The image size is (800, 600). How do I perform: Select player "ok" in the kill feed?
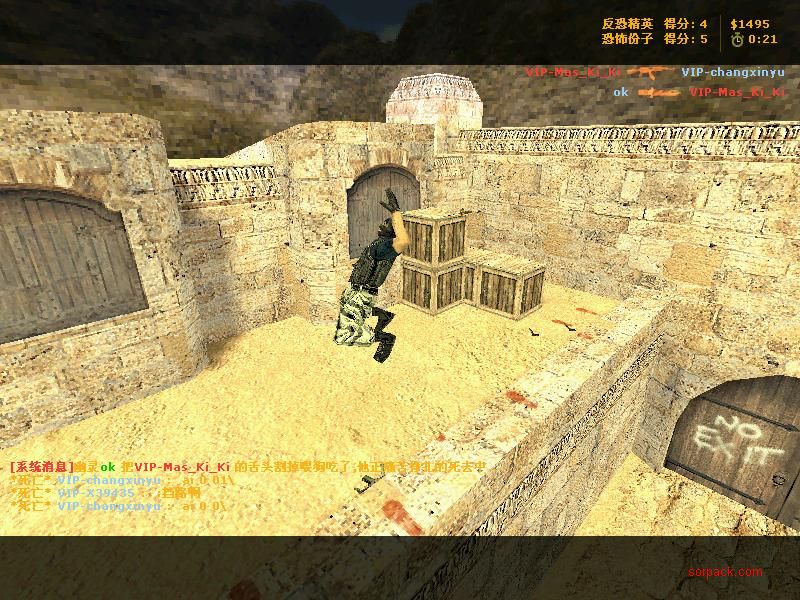point(621,92)
